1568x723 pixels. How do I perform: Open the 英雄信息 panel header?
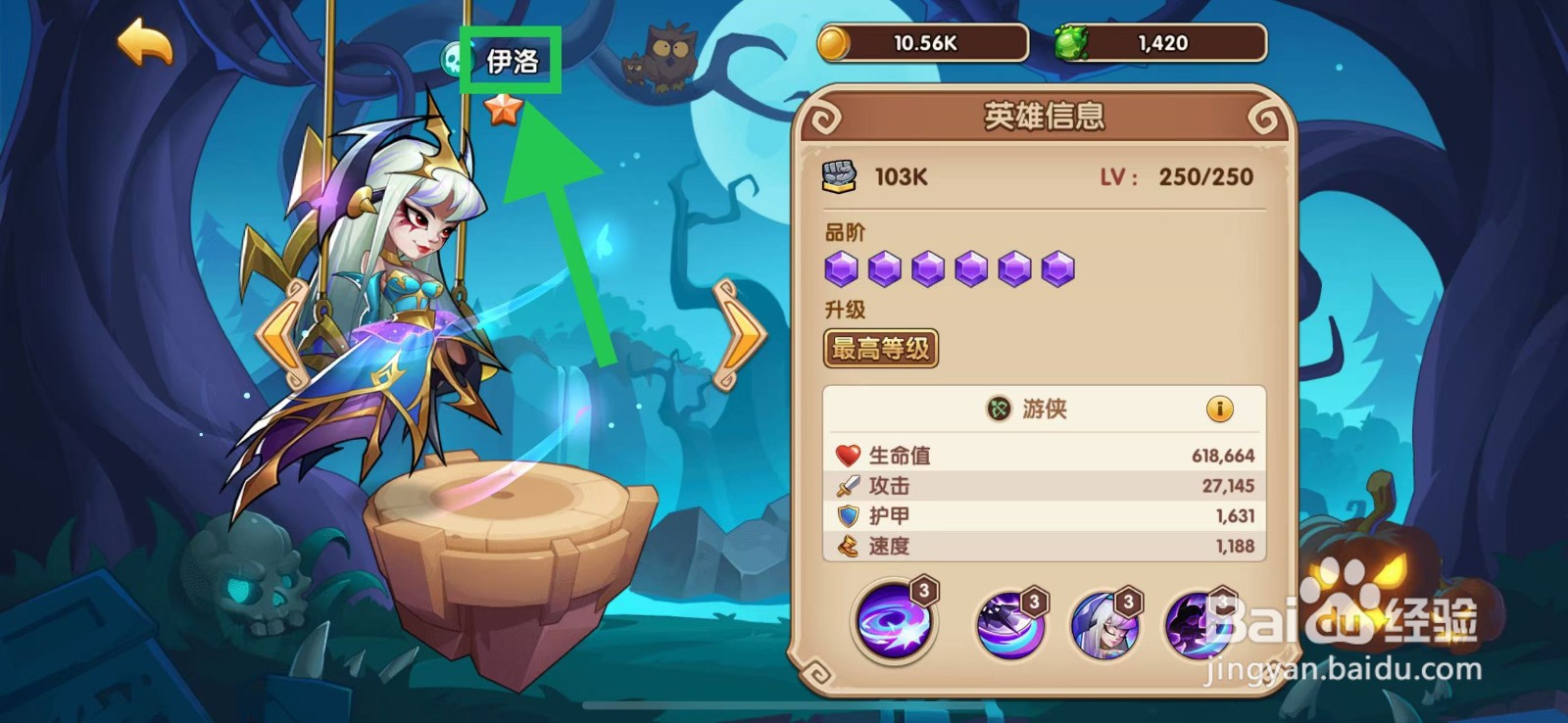coord(1046,115)
